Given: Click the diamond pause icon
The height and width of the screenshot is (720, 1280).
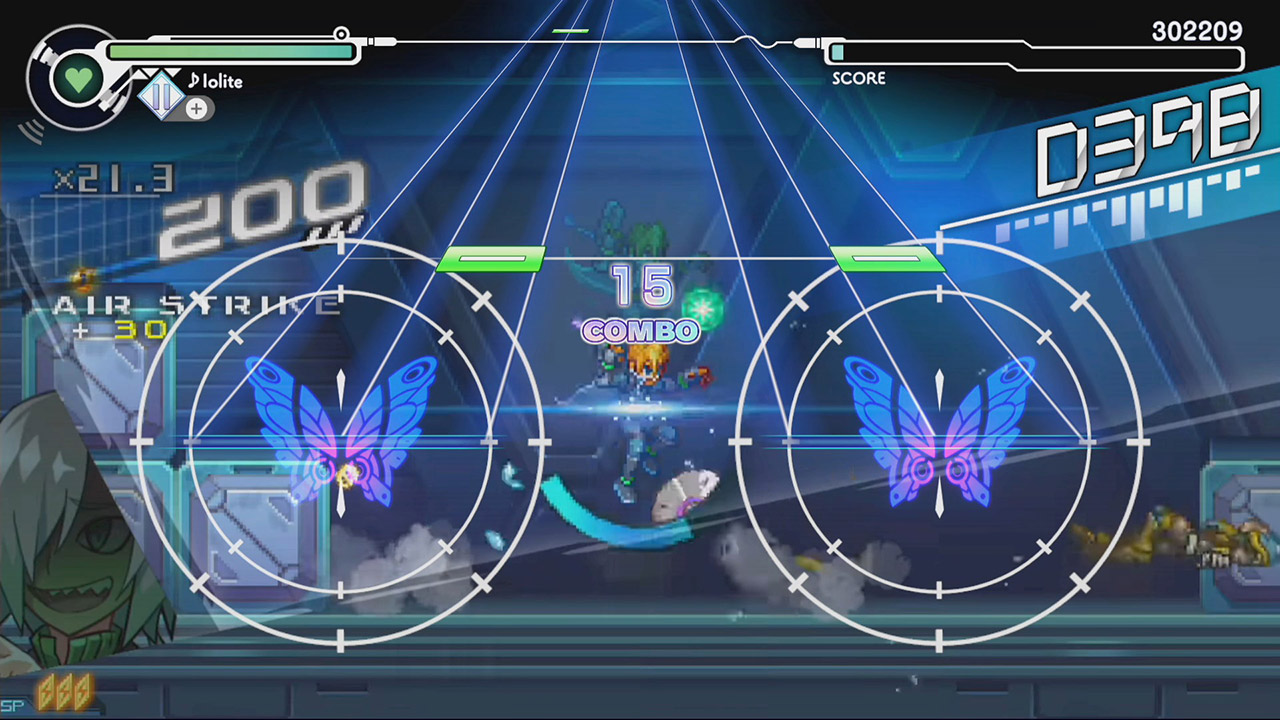Looking at the screenshot, I should 161,96.
